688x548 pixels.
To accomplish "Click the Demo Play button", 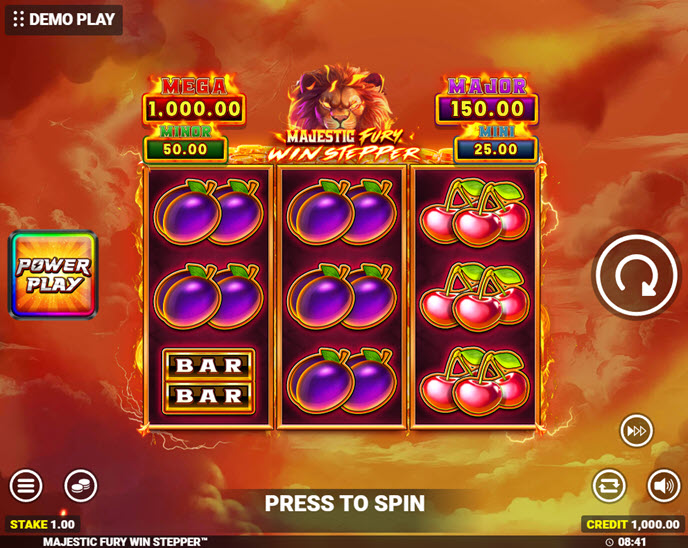I will pos(64,19).
